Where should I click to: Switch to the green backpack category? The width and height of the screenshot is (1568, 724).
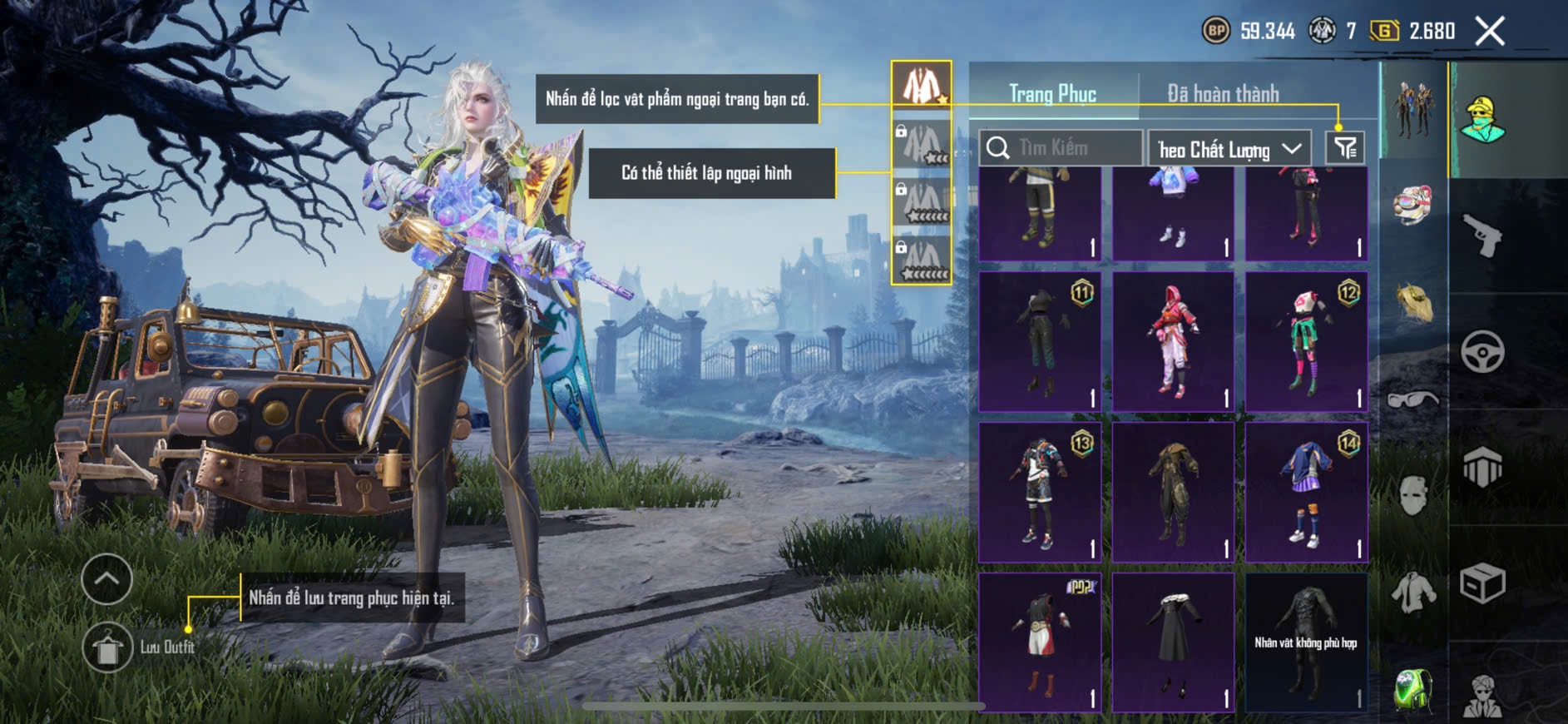point(1413,689)
